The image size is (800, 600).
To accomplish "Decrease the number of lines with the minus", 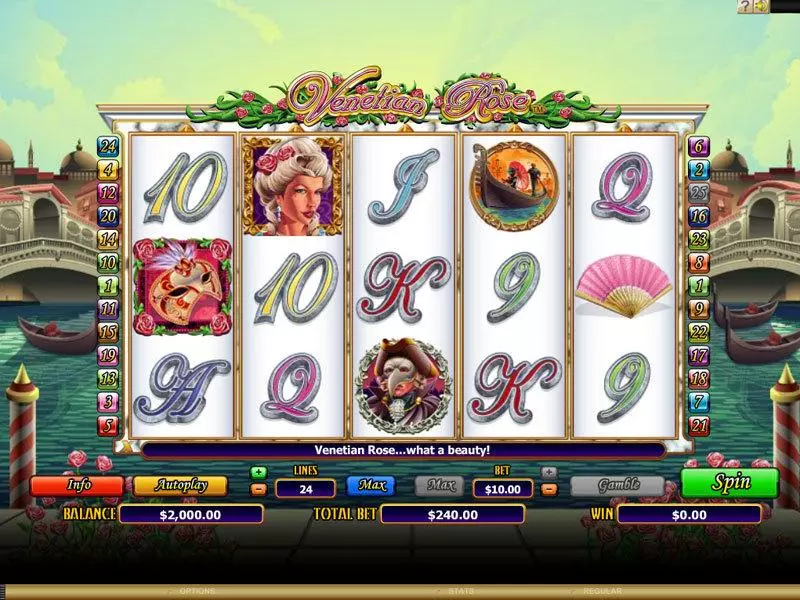I will tap(259, 489).
